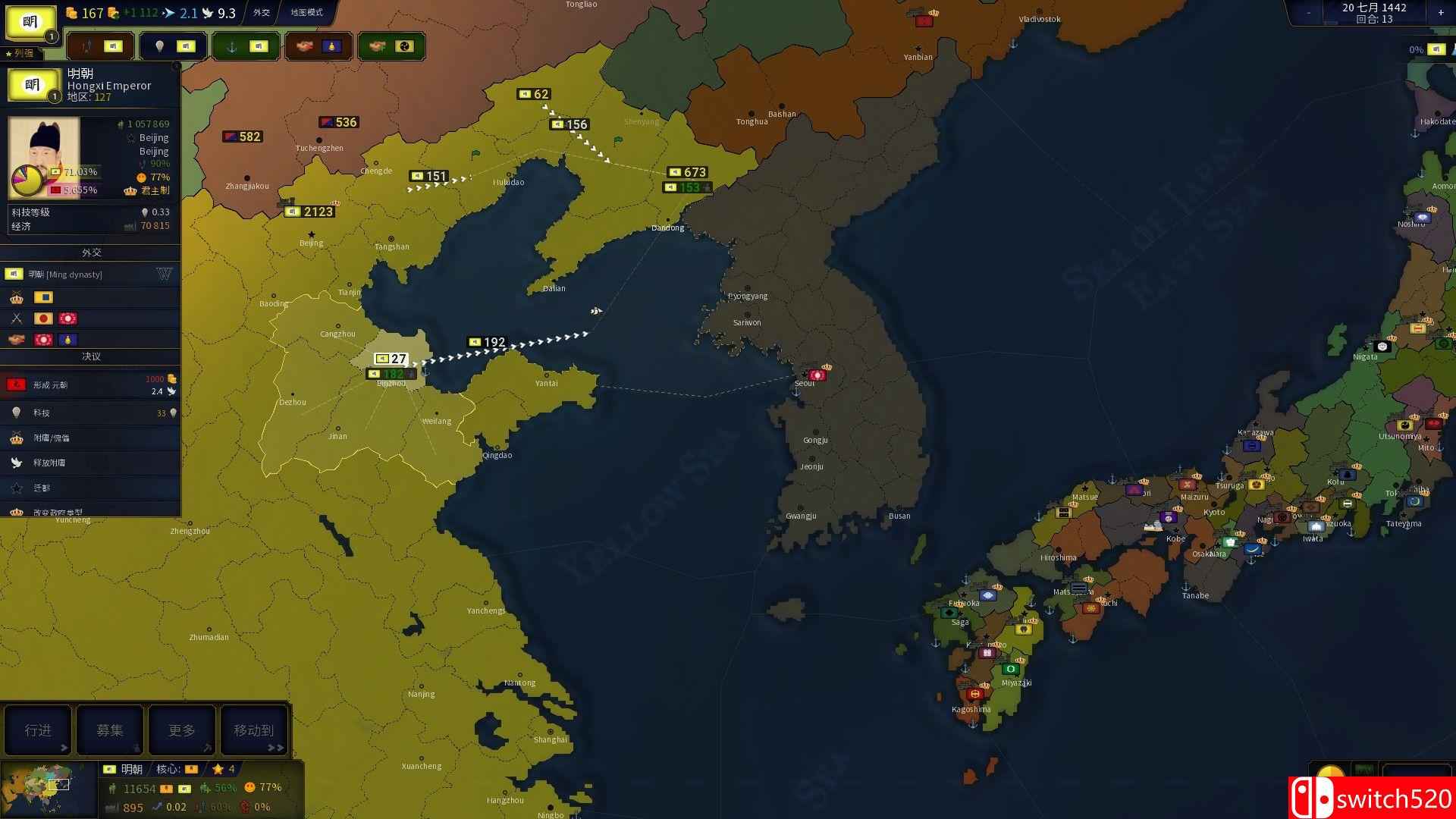Click the crossed swords war icon in diplomacy panel
The width and height of the screenshot is (1456, 819).
(17, 319)
